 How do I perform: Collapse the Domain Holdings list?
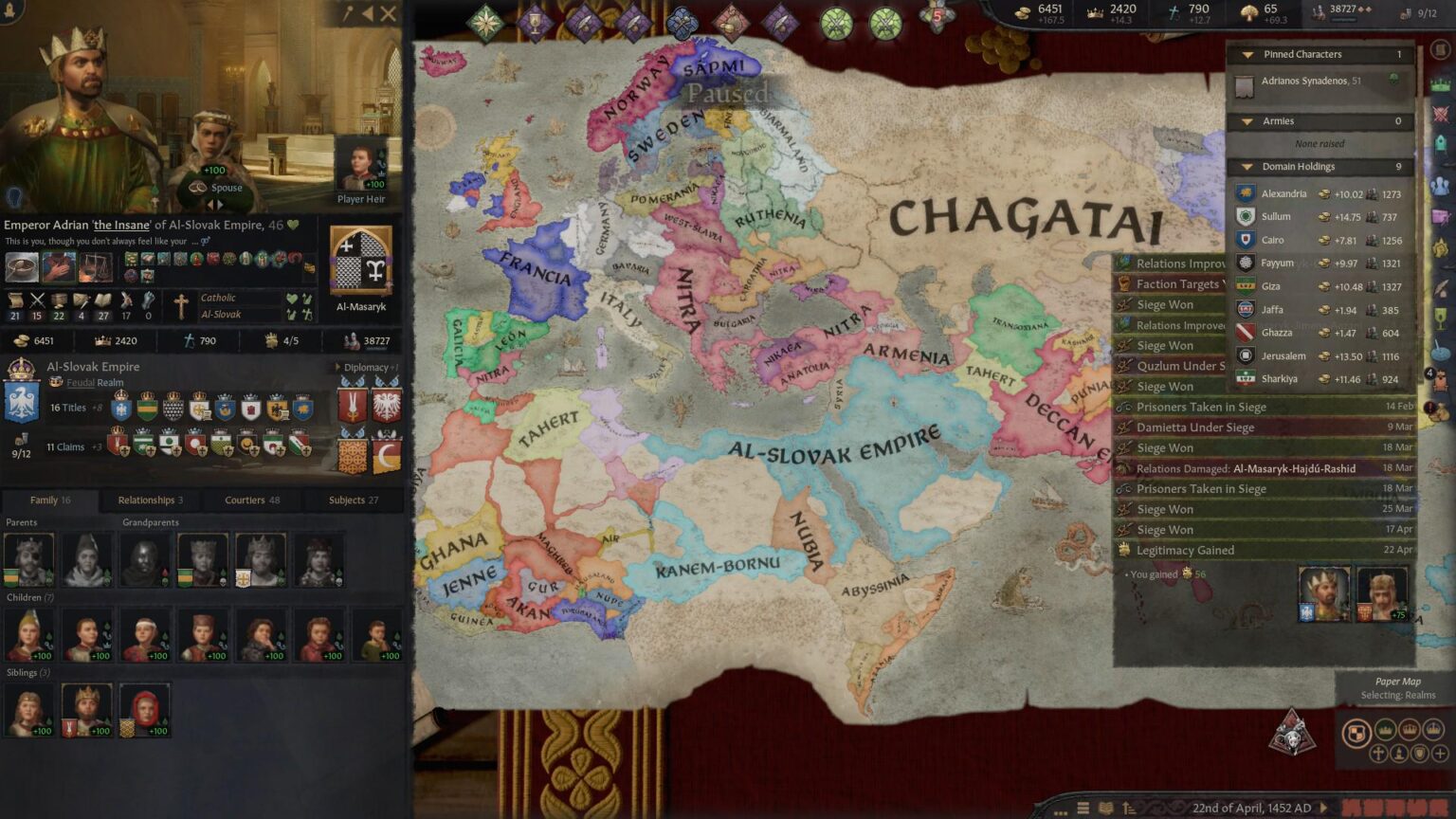[x=1247, y=166]
